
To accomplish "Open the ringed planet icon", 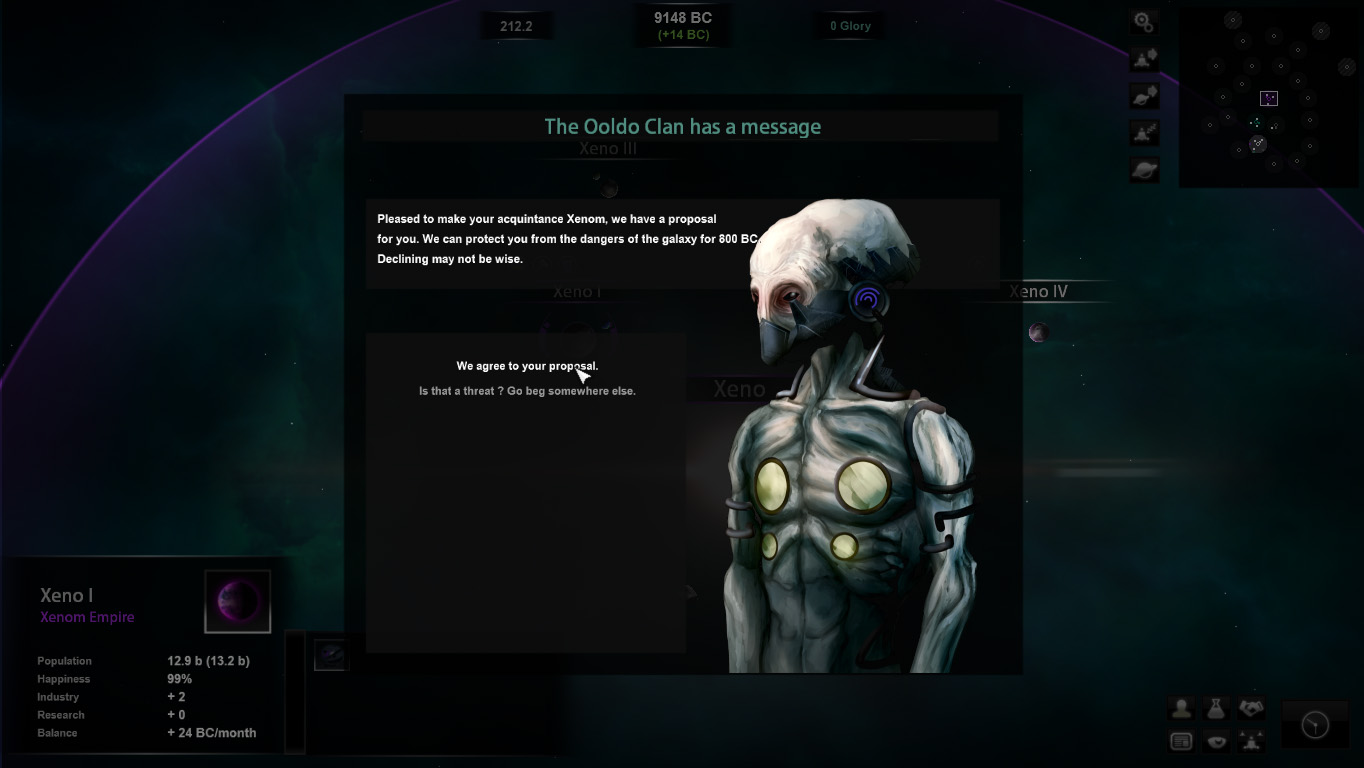I will (1144, 169).
